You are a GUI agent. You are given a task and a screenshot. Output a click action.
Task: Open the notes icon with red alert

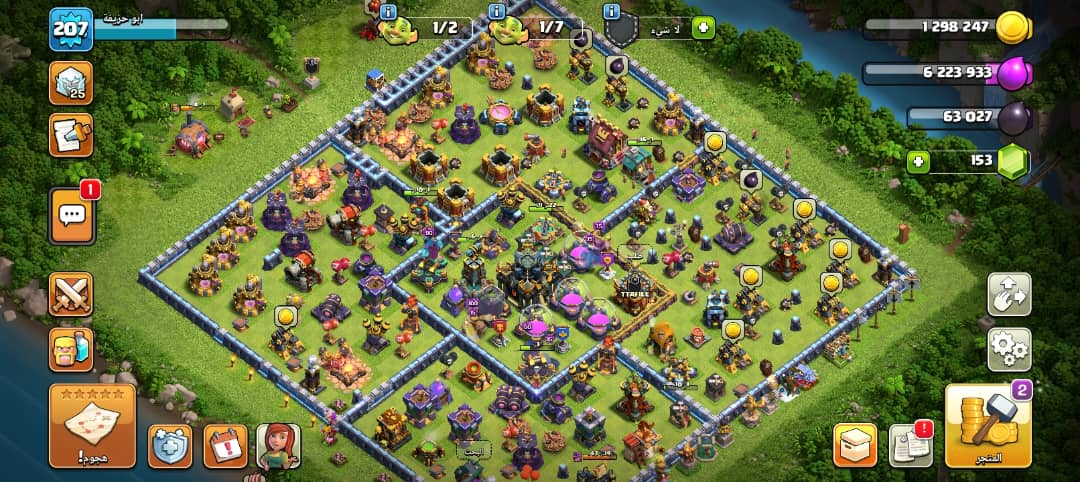910,445
